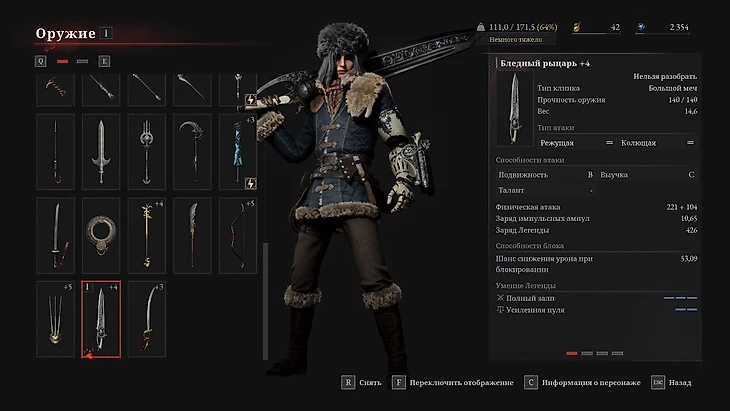
Task: Select the scythe weapon slot
Action: (192, 152)
